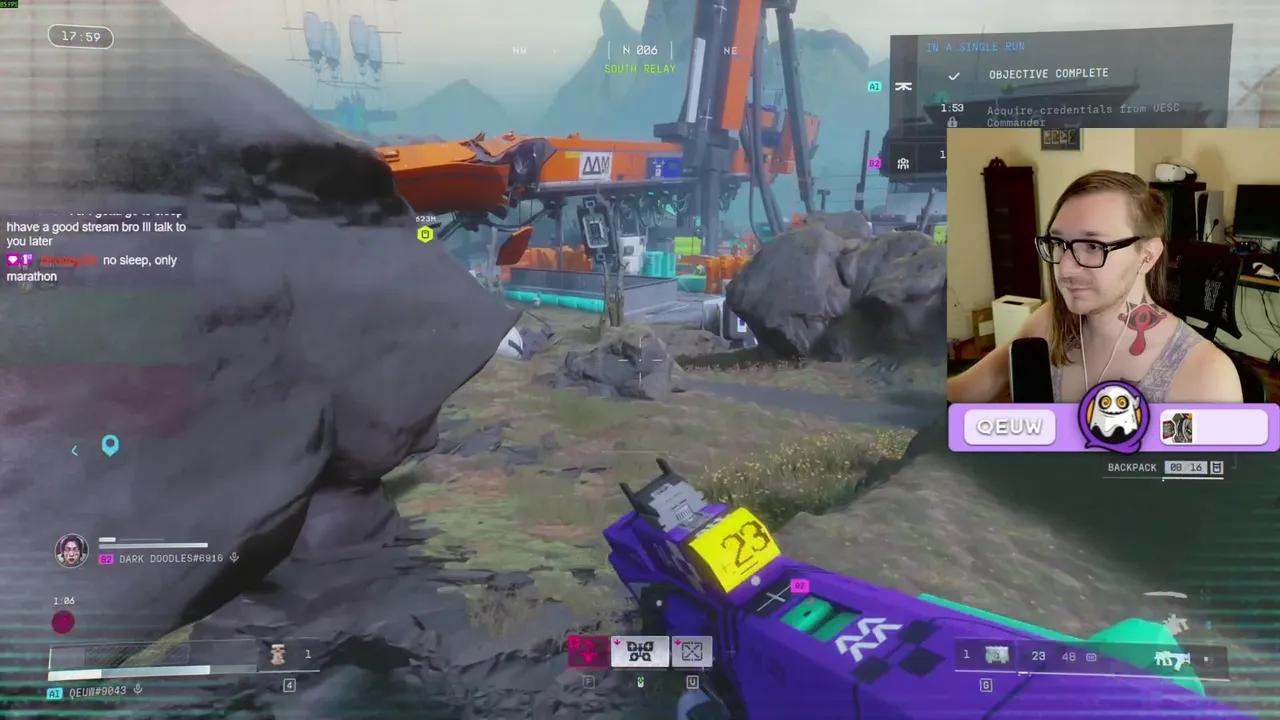The width and height of the screenshot is (1280, 720).
Task: Click the U-bound crosshair gadget icon
Action: tap(692, 651)
